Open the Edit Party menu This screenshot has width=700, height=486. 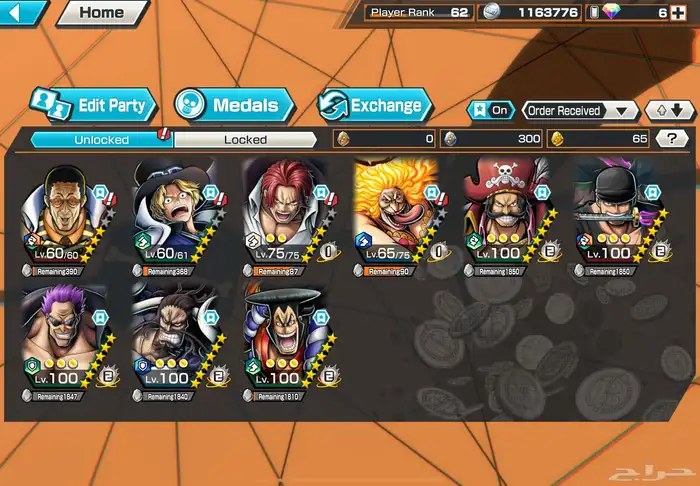tap(92, 104)
